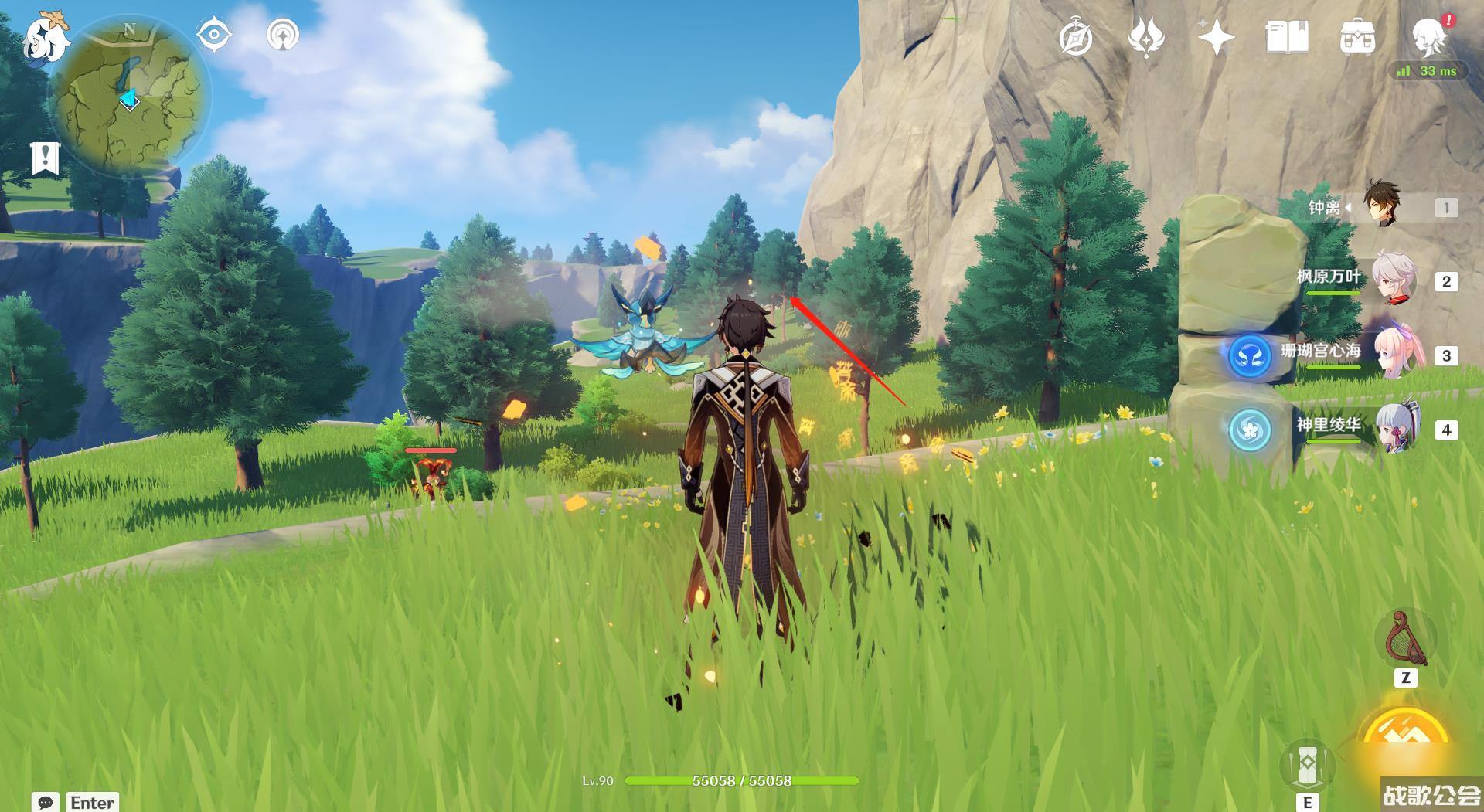Image resolution: width=1484 pixels, height=812 pixels.
Task: Switch to party member 珊瑚宫心海
Action: pos(1391,353)
